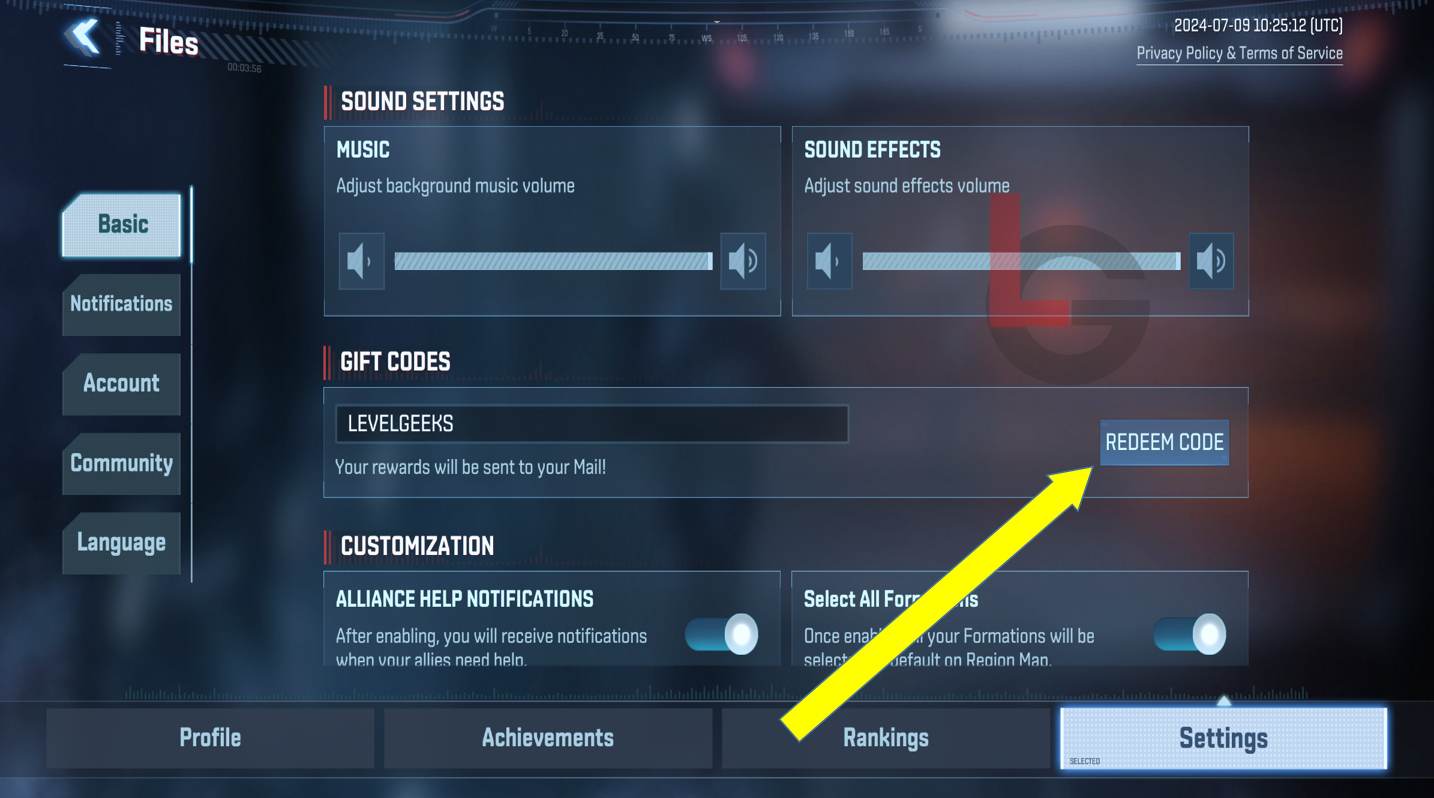Open Privacy Policy & Terms of Service
Image resolution: width=1434 pixels, height=798 pixels.
coord(1240,53)
